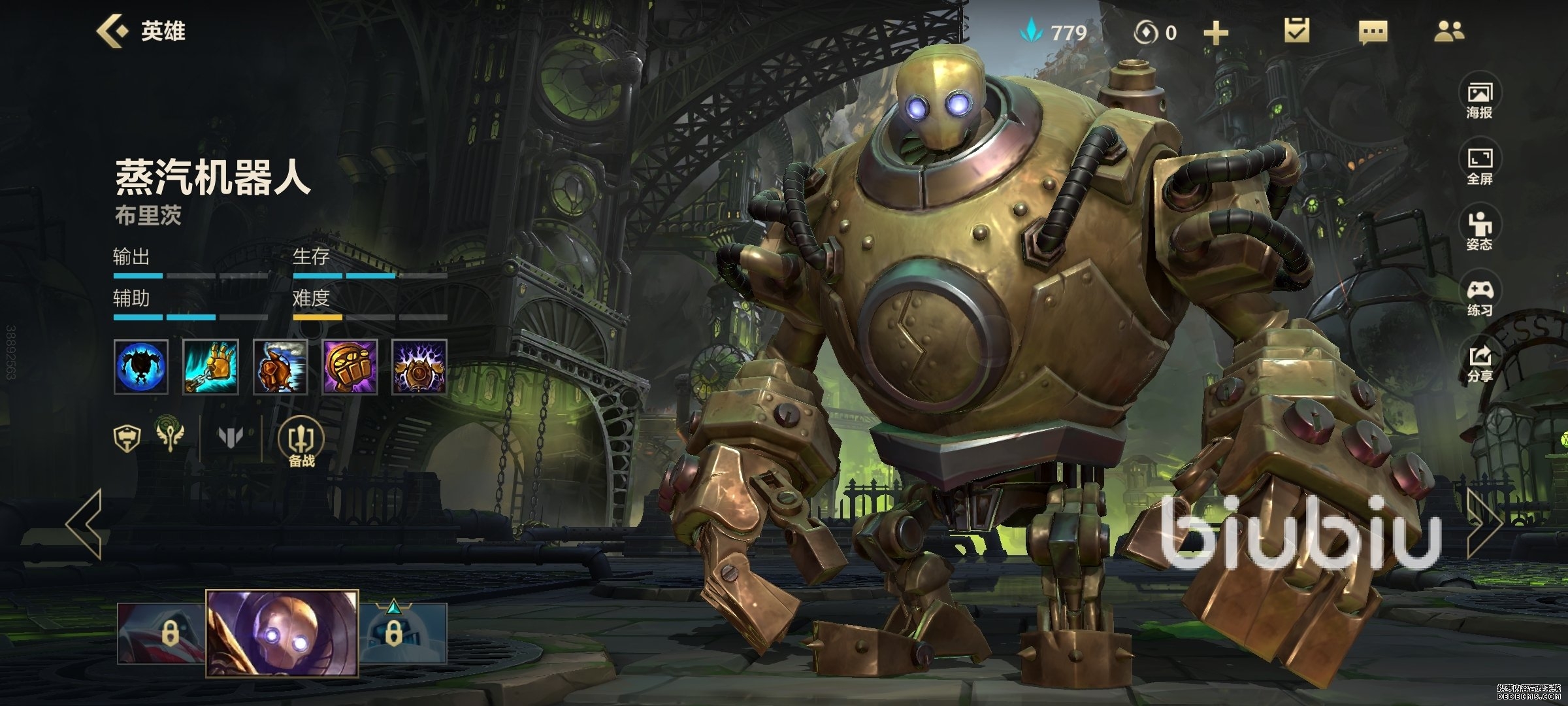Open the friends list icon
The image size is (1568, 706).
[x=1449, y=31]
